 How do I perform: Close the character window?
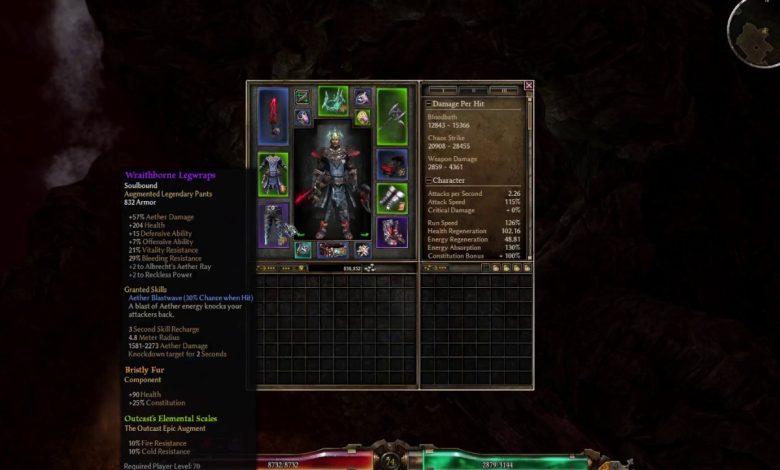coord(529,86)
